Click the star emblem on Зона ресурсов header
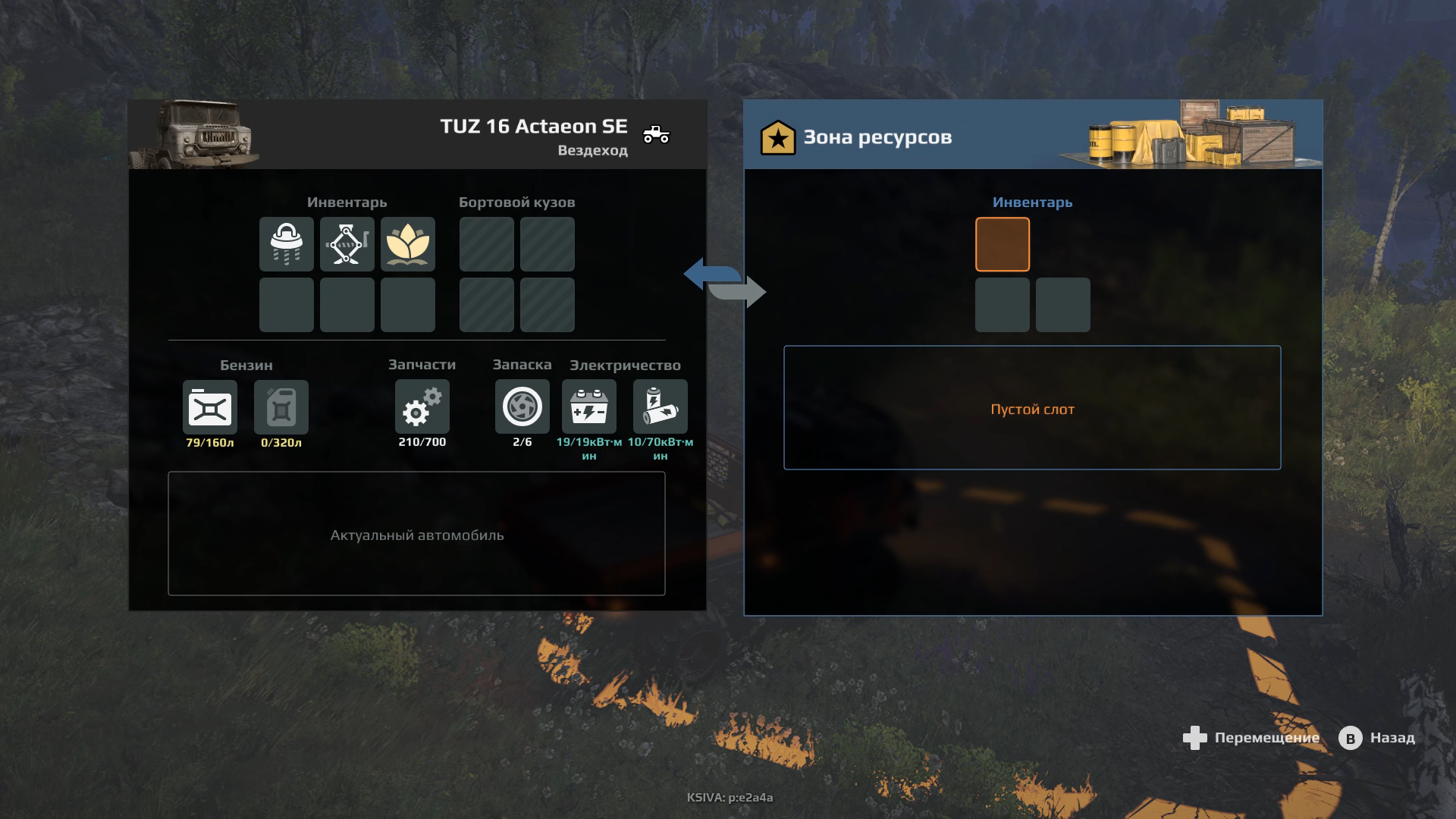 (778, 137)
